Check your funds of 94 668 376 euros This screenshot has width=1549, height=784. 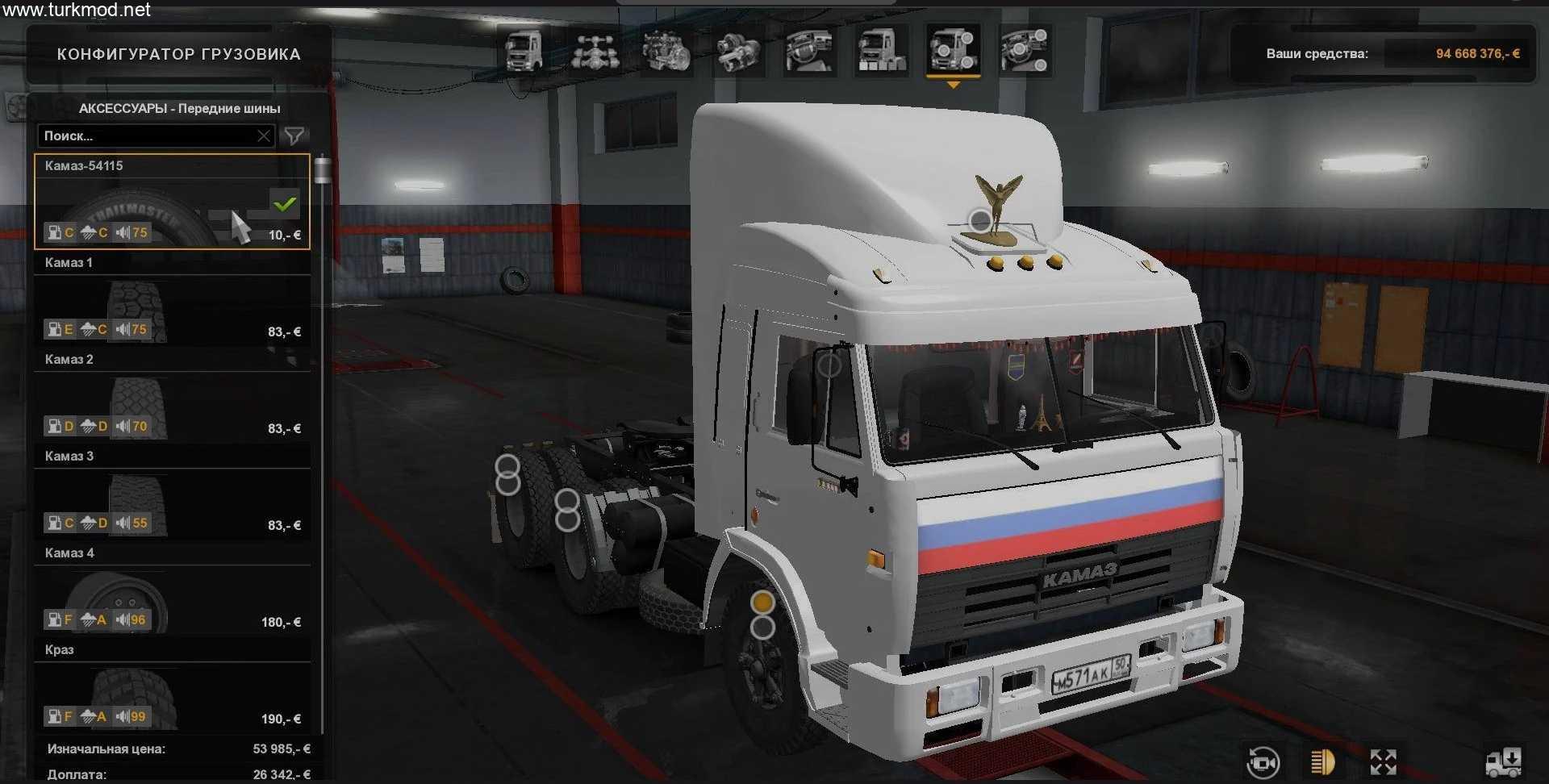coord(1476,53)
